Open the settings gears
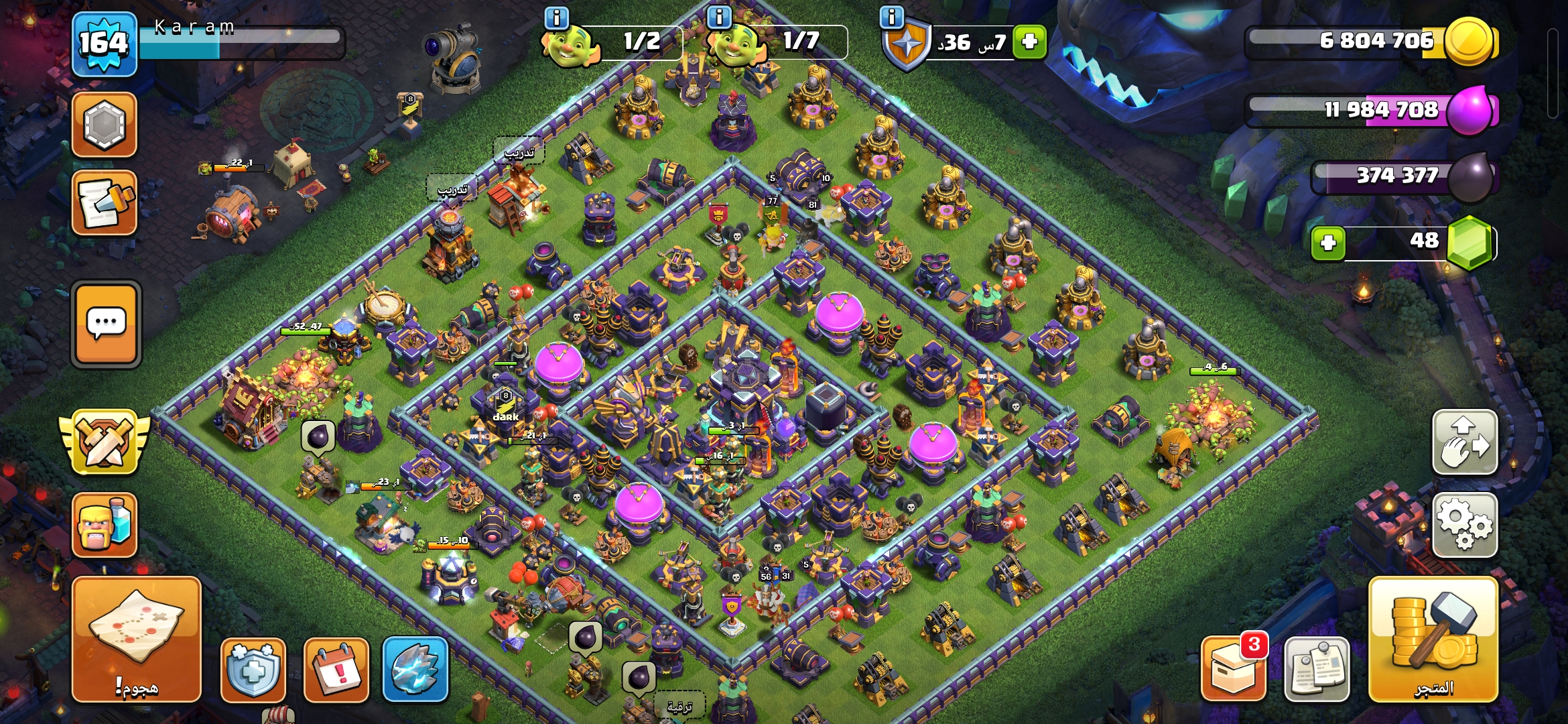Image resolution: width=1568 pixels, height=724 pixels. click(x=1465, y=525)
